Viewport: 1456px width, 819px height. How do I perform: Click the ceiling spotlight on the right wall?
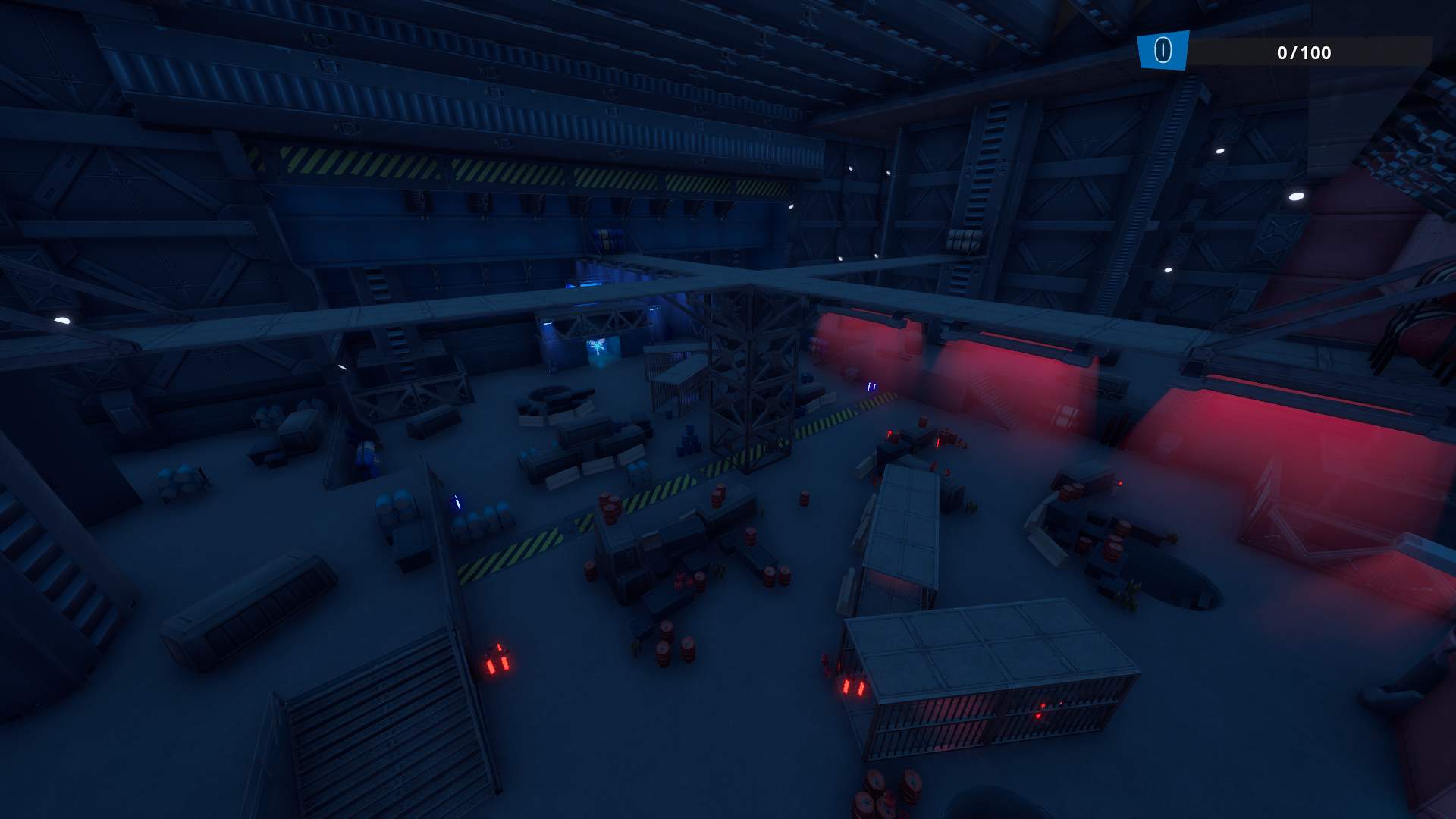(1296, 196)
